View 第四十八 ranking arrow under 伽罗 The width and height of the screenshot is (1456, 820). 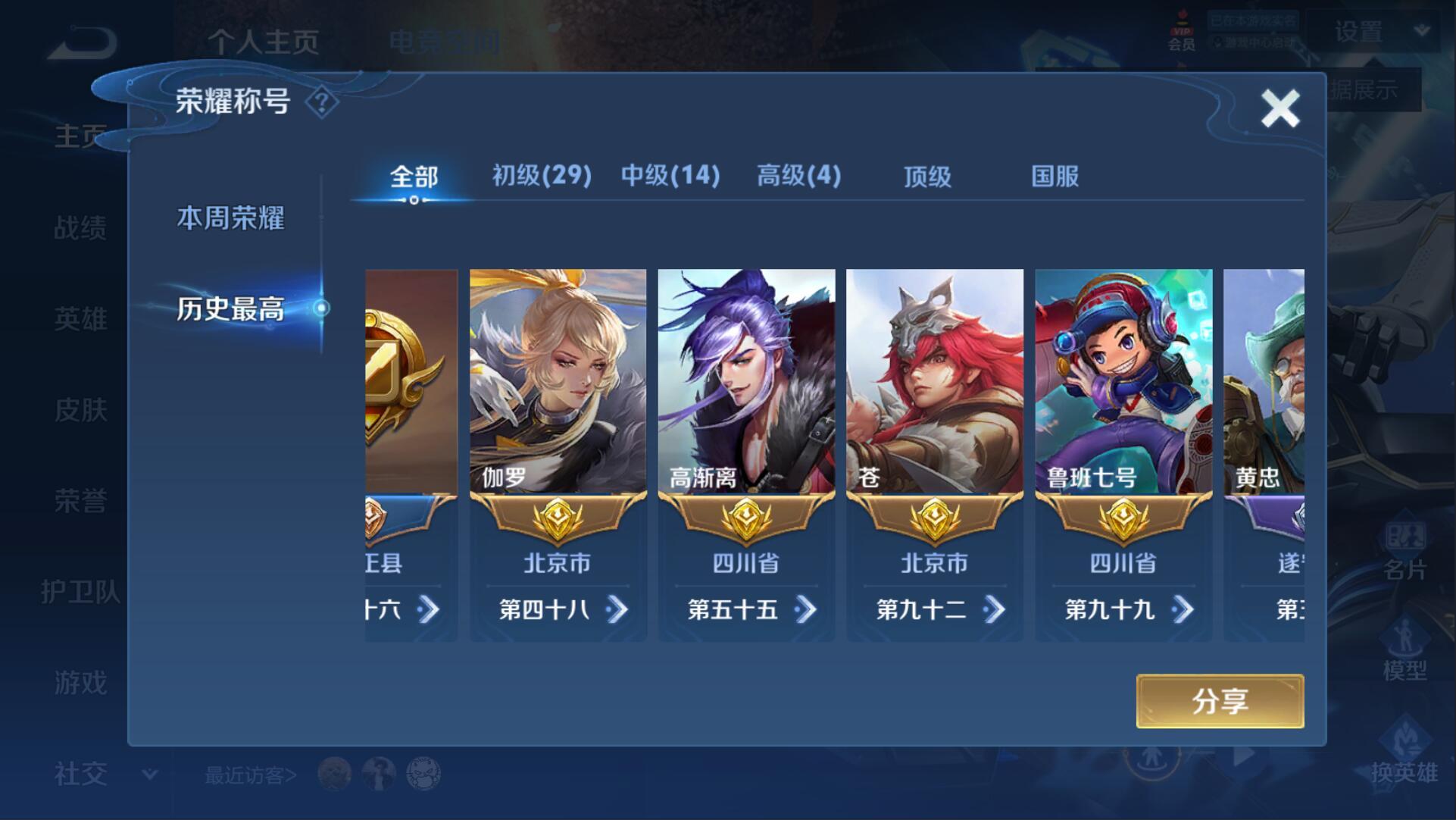pyautogui.click(x=617, y=609)
